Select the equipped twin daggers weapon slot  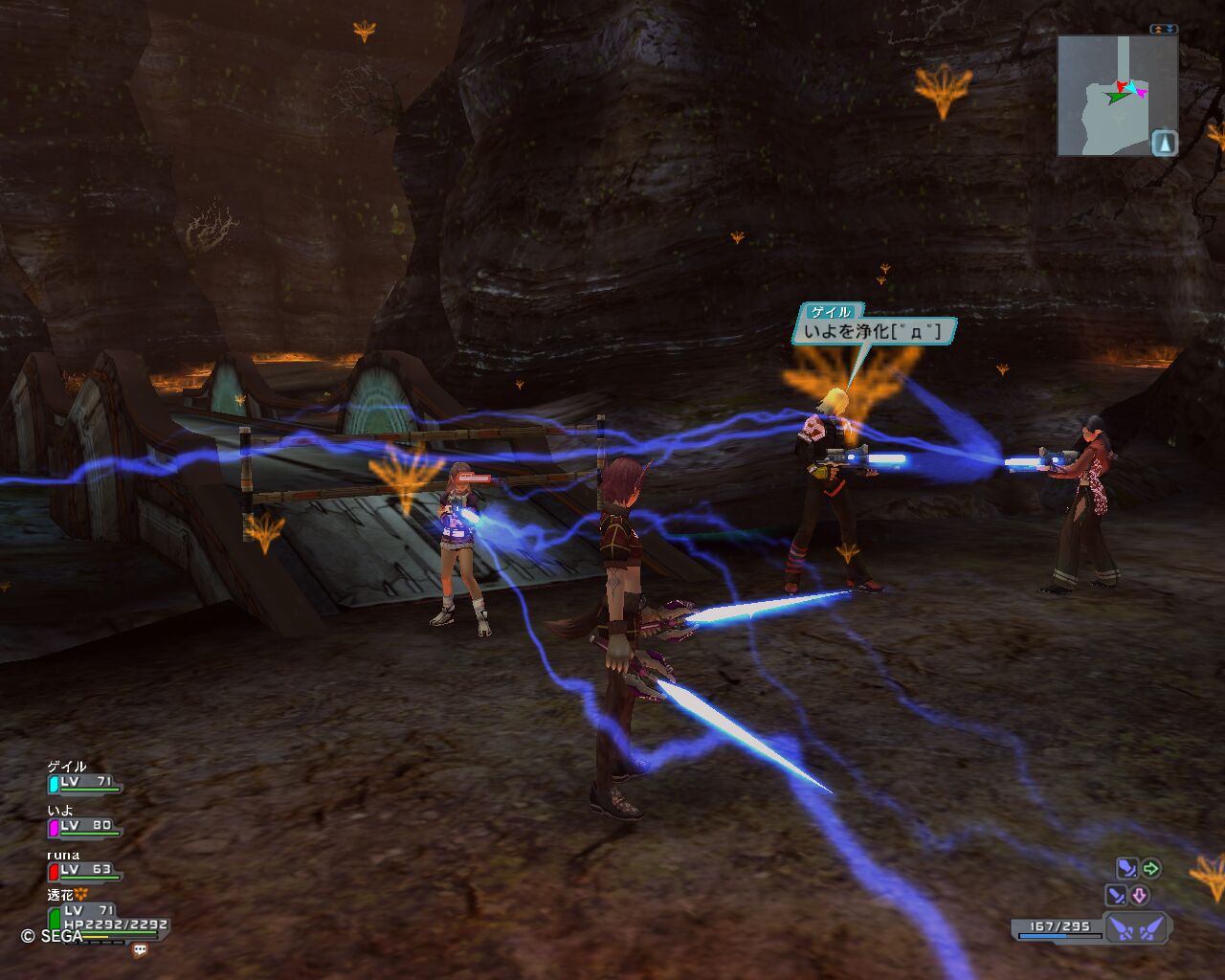[1137, 927]
